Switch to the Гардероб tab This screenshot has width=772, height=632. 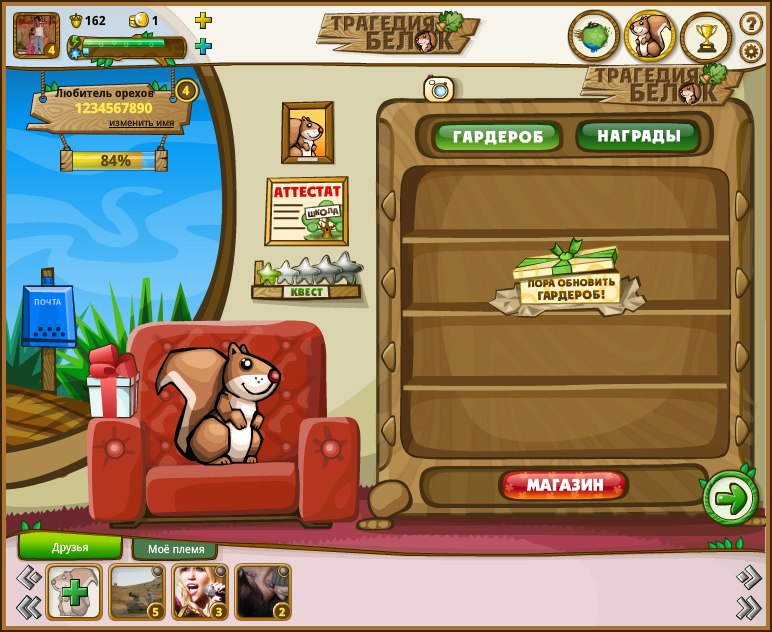point(497,136)
